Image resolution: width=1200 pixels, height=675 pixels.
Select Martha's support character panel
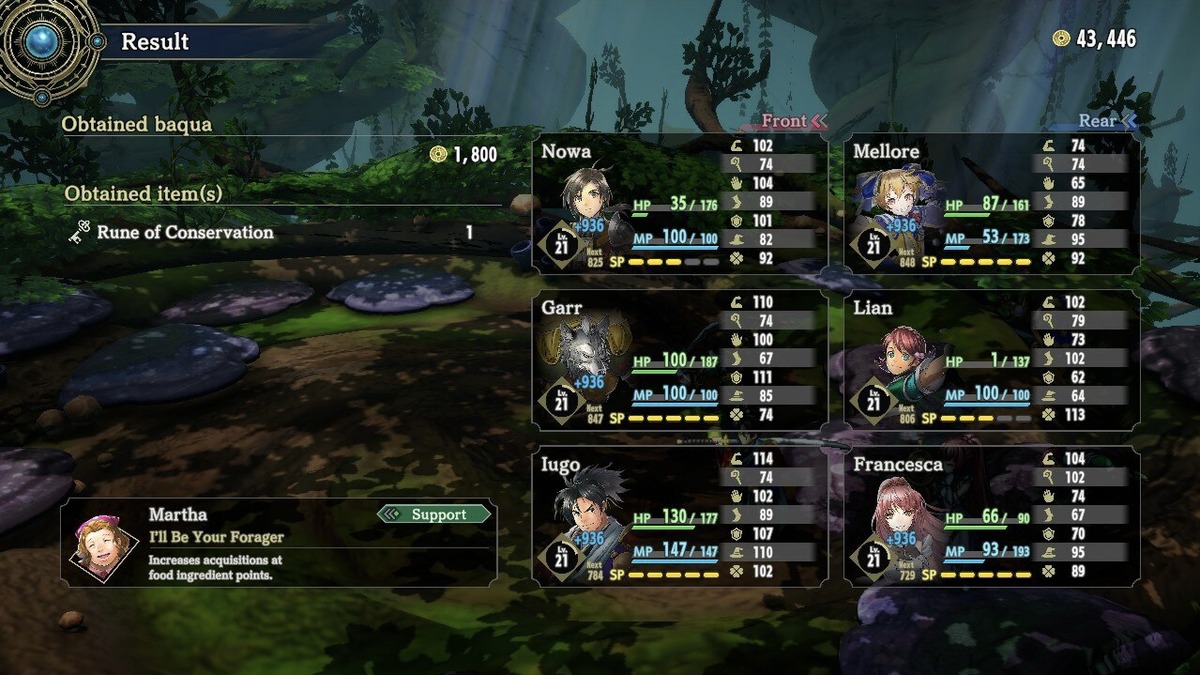point(279,544)
